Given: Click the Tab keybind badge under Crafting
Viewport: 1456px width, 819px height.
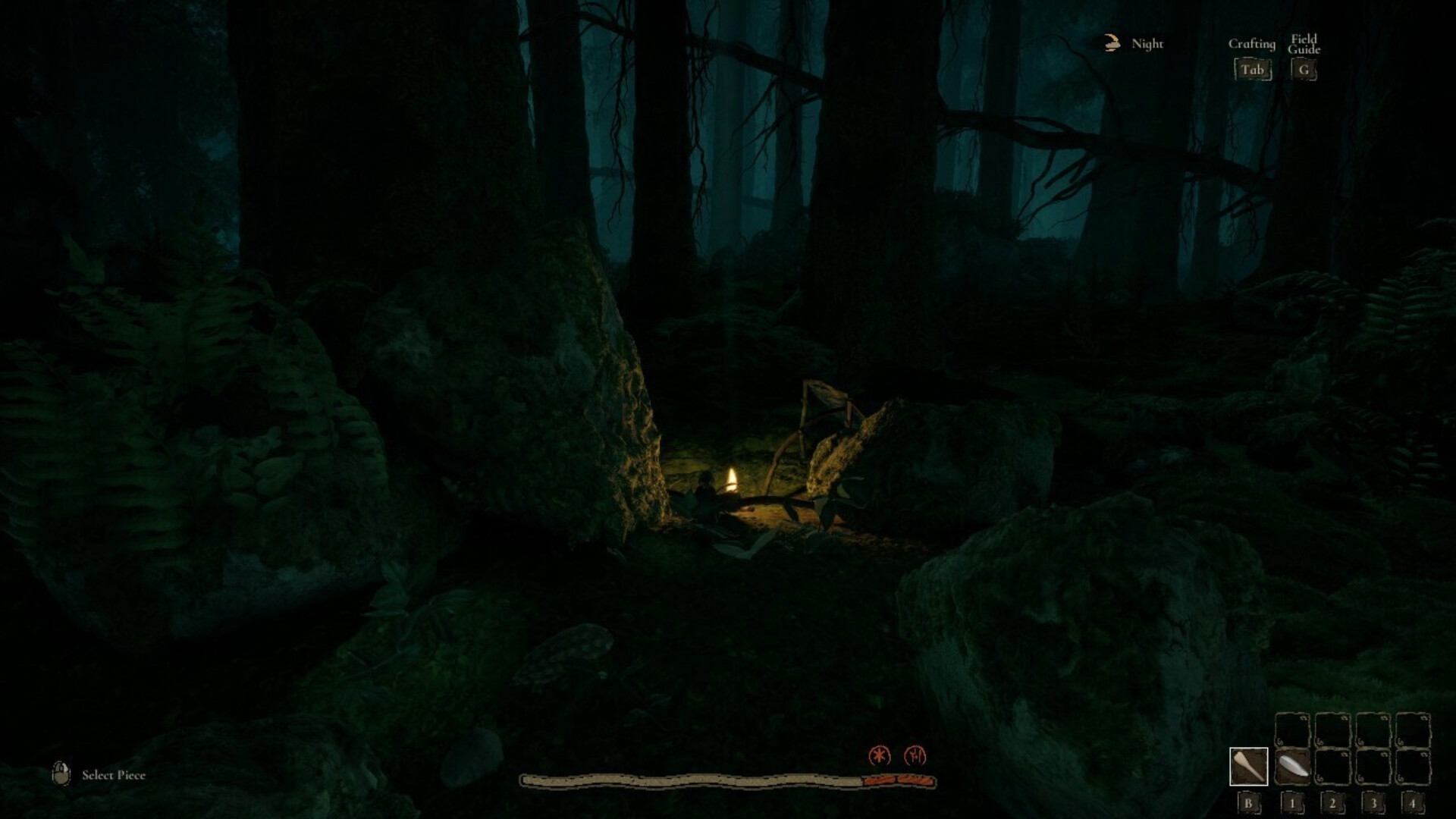Looking at the screenshot, I should pos(1252,70).
